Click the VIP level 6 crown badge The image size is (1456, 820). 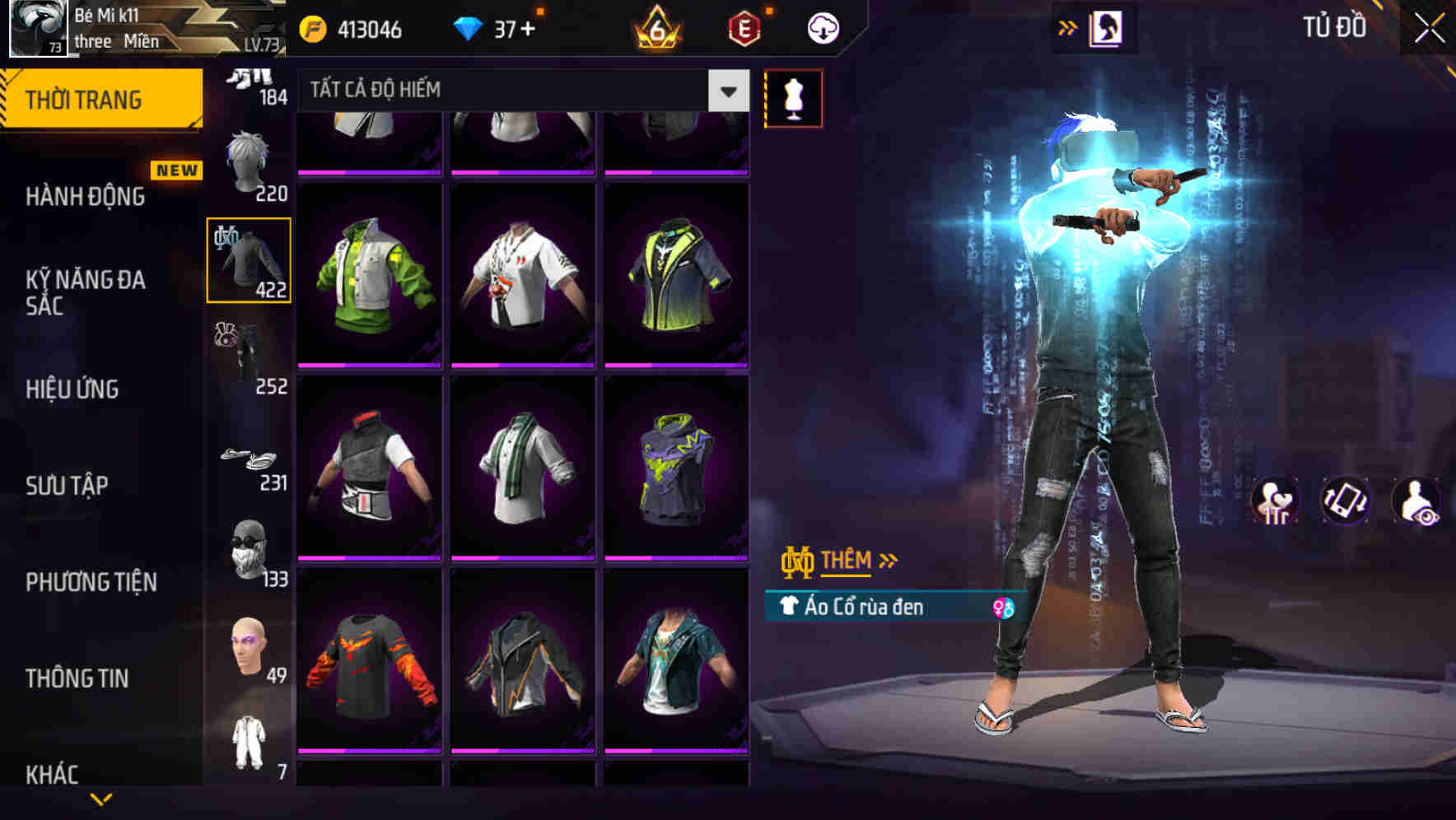click(655, 27)
